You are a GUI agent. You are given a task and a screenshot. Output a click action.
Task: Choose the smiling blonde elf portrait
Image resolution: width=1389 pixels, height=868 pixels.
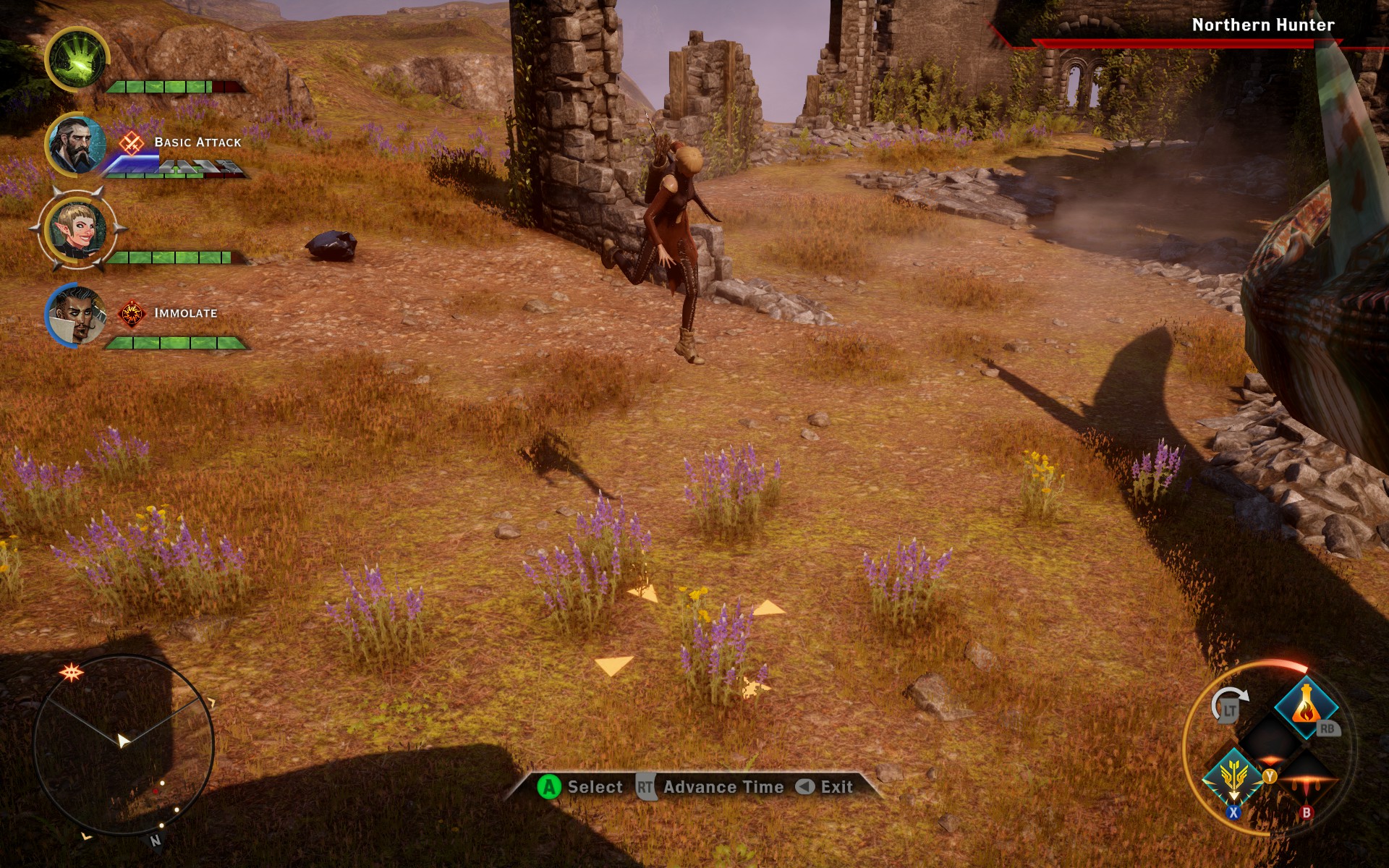pos(77,229)
